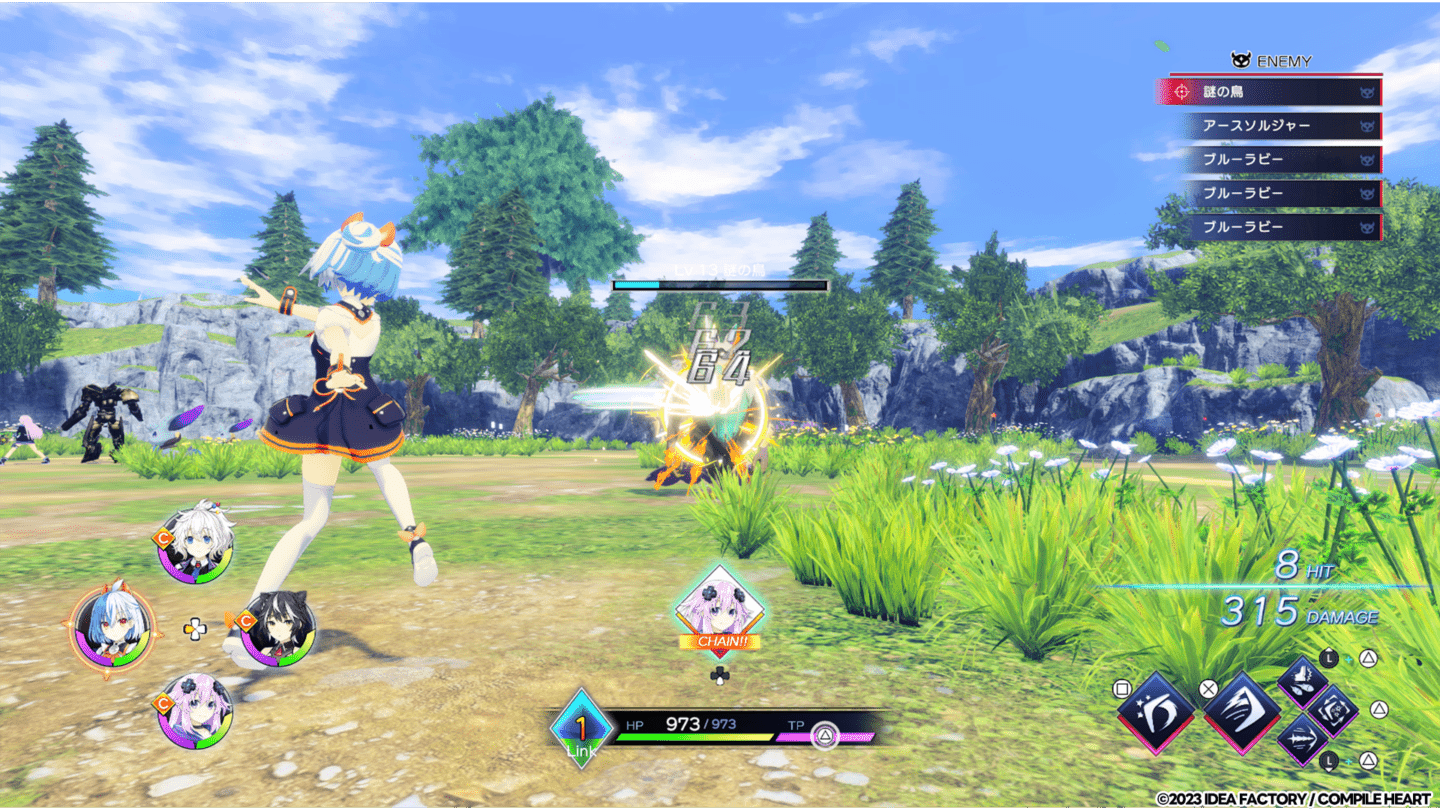The height and width of the screenshot is (810, 1440).
Task: Click the L-down control below skill diamonds
Action: (x=1330, y=760)
